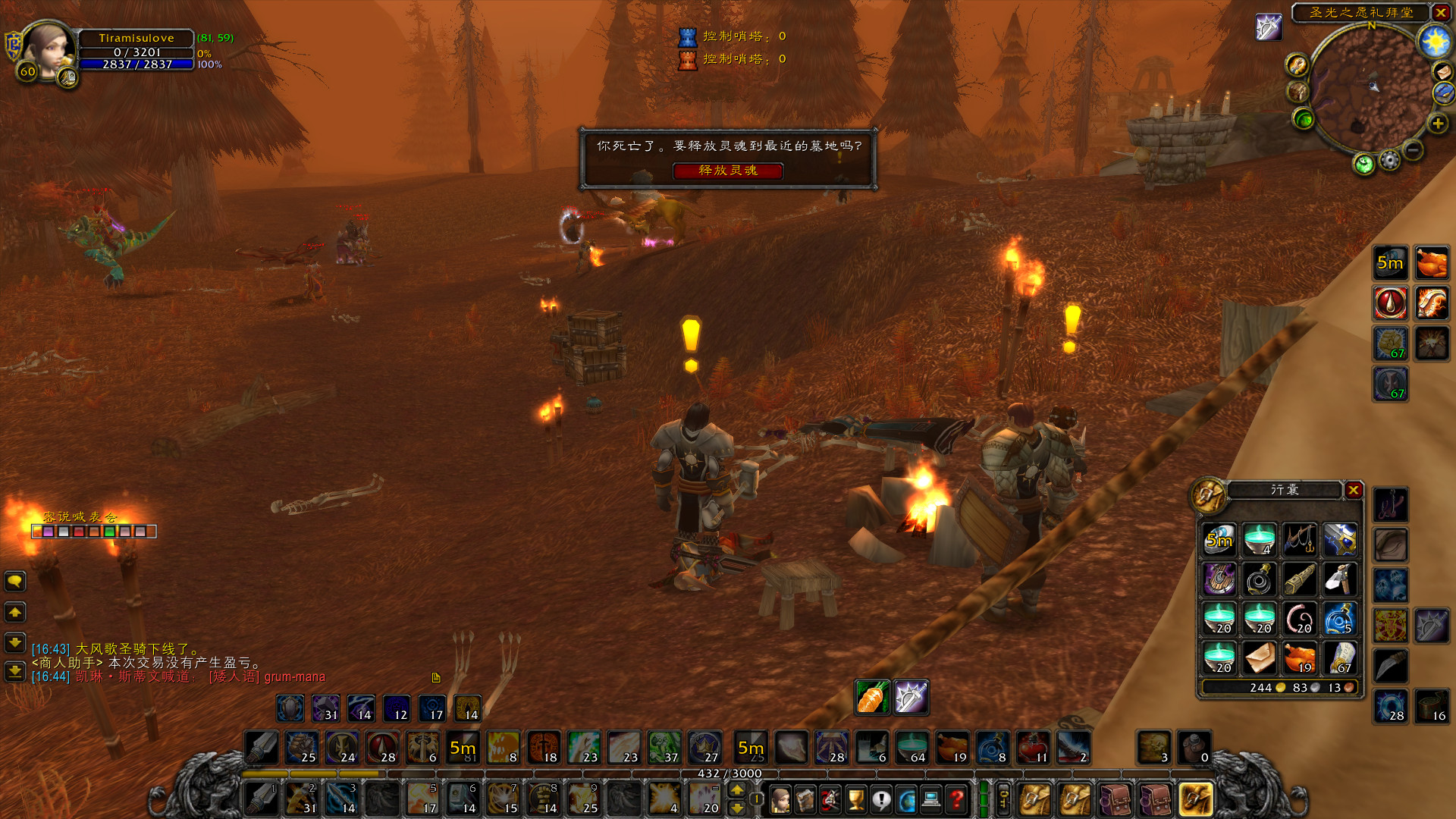Click the golden cup honor icon
This screenshot has width=1456, height=819.
pos(857,798)
